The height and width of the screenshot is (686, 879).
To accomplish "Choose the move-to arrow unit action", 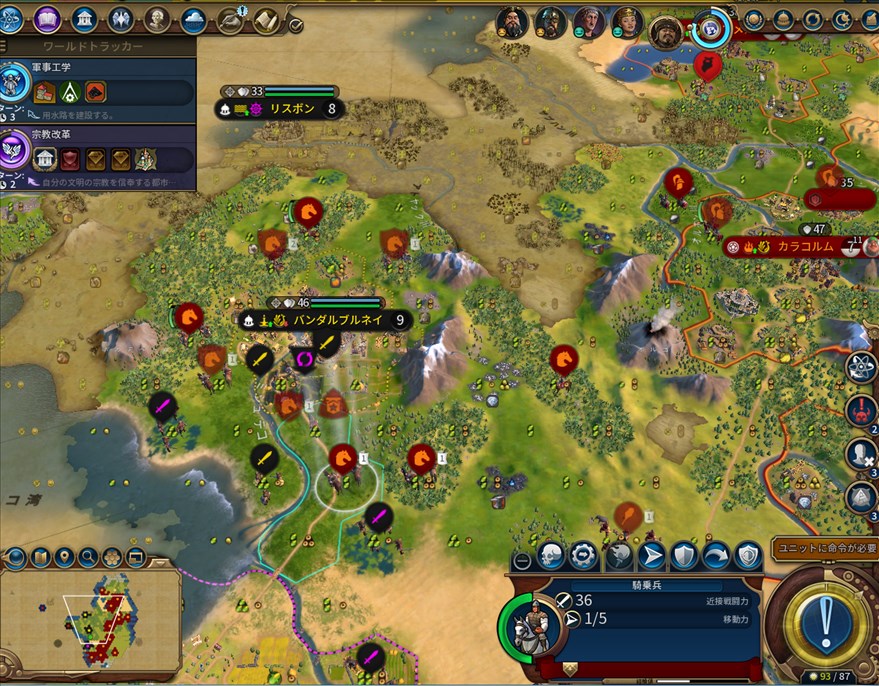I will click(x=650, y=555).
